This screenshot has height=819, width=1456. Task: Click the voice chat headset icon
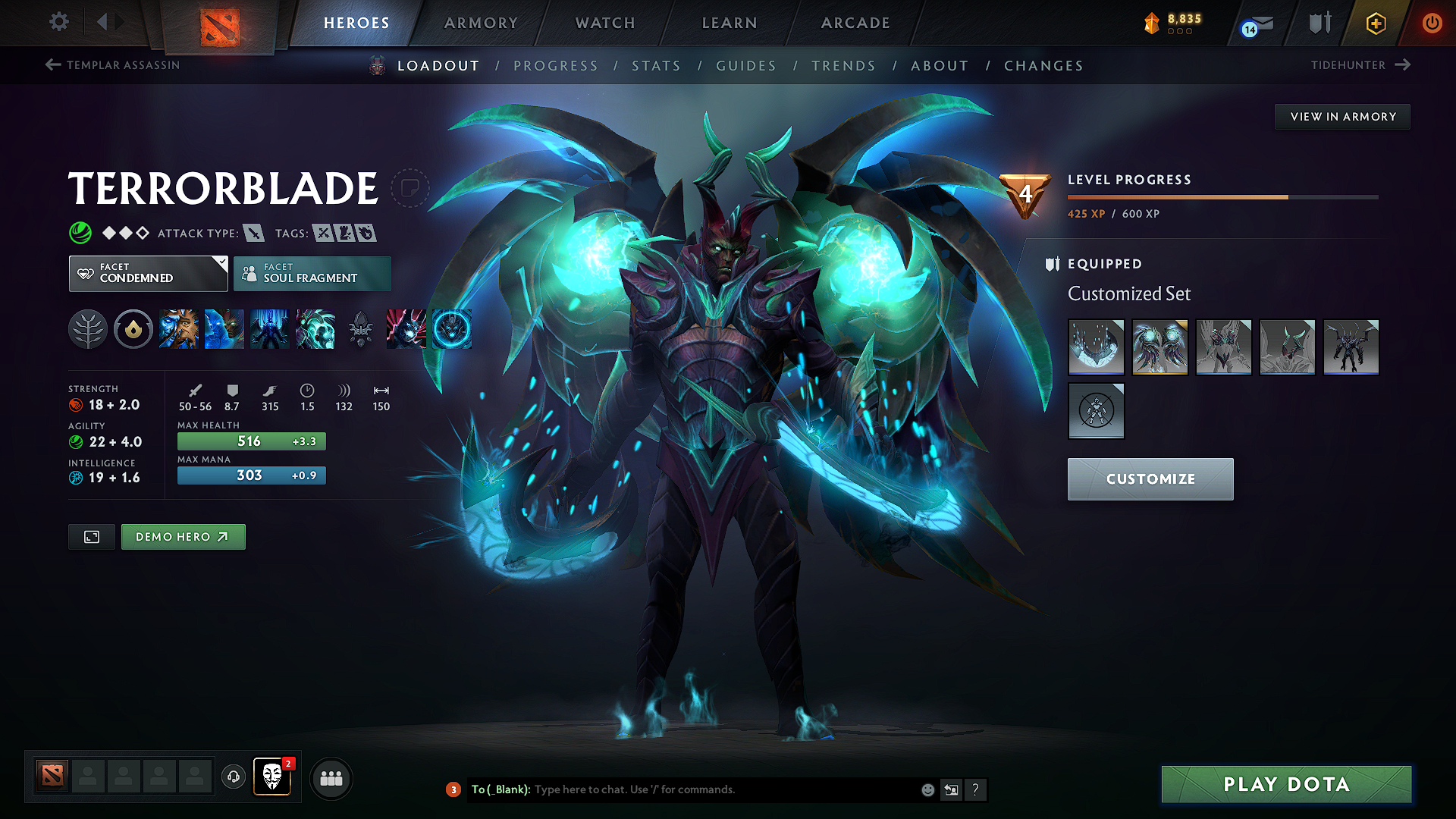[233, 778]
